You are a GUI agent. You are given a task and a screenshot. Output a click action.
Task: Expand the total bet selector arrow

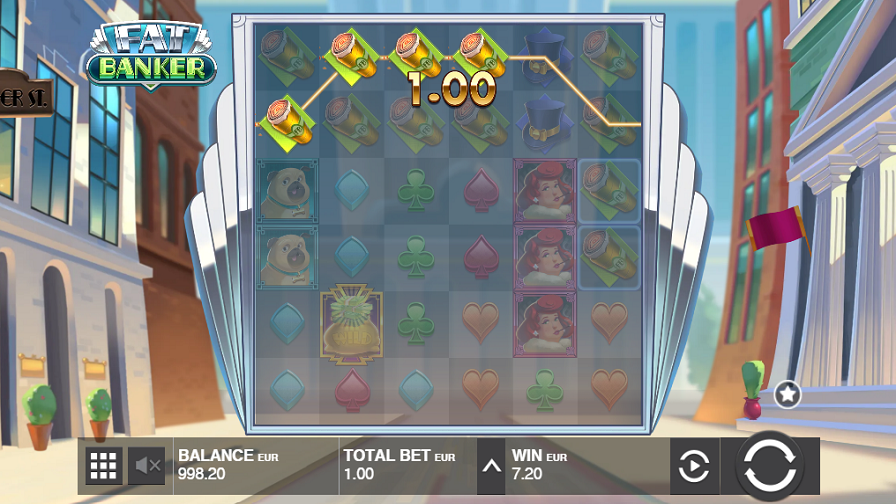pyautogui.click(x=490, y=465)
